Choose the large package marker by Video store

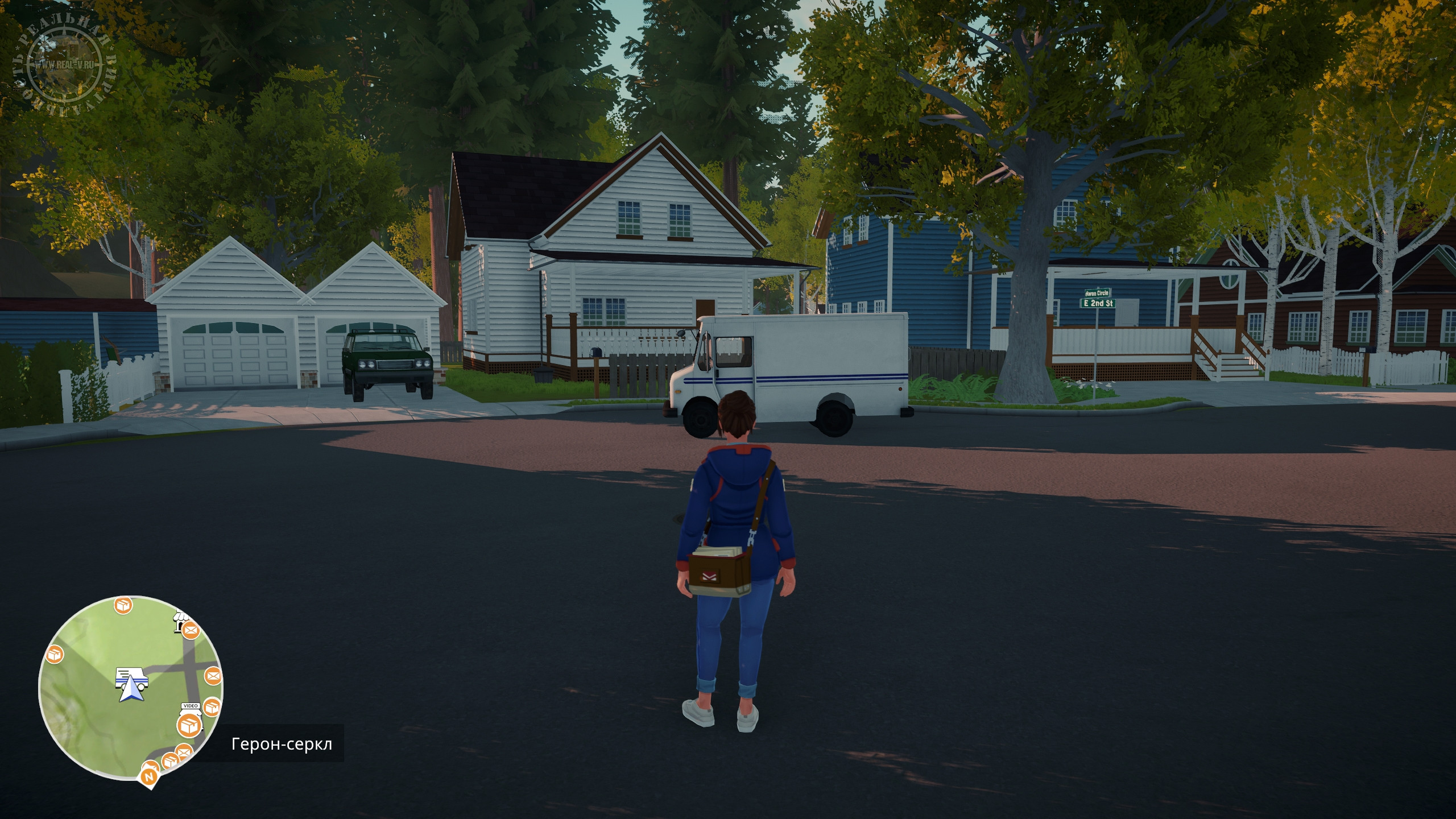[x=189, y=726]
